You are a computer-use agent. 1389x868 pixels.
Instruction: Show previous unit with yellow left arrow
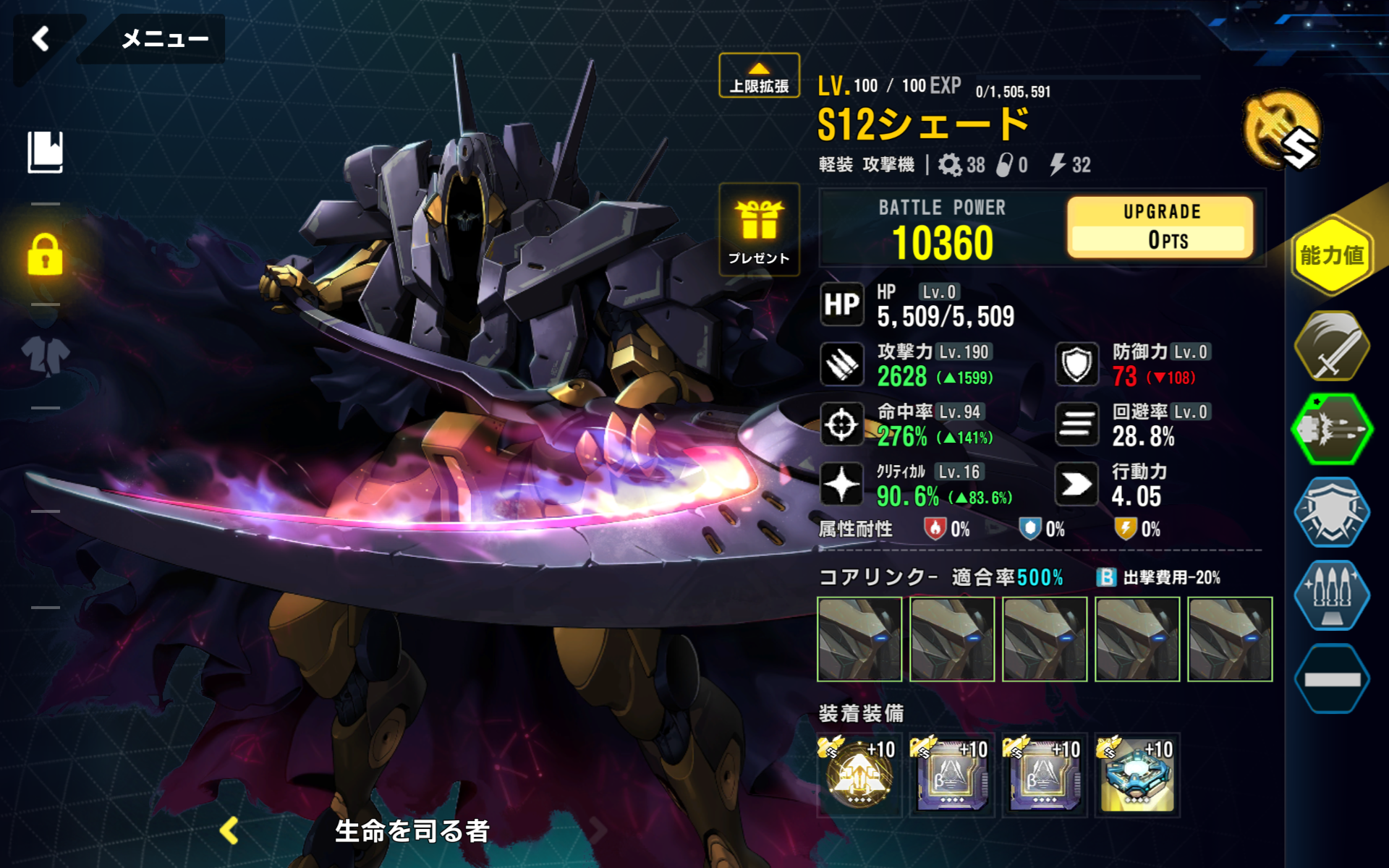pyautogui.click(x=230, y=831)
